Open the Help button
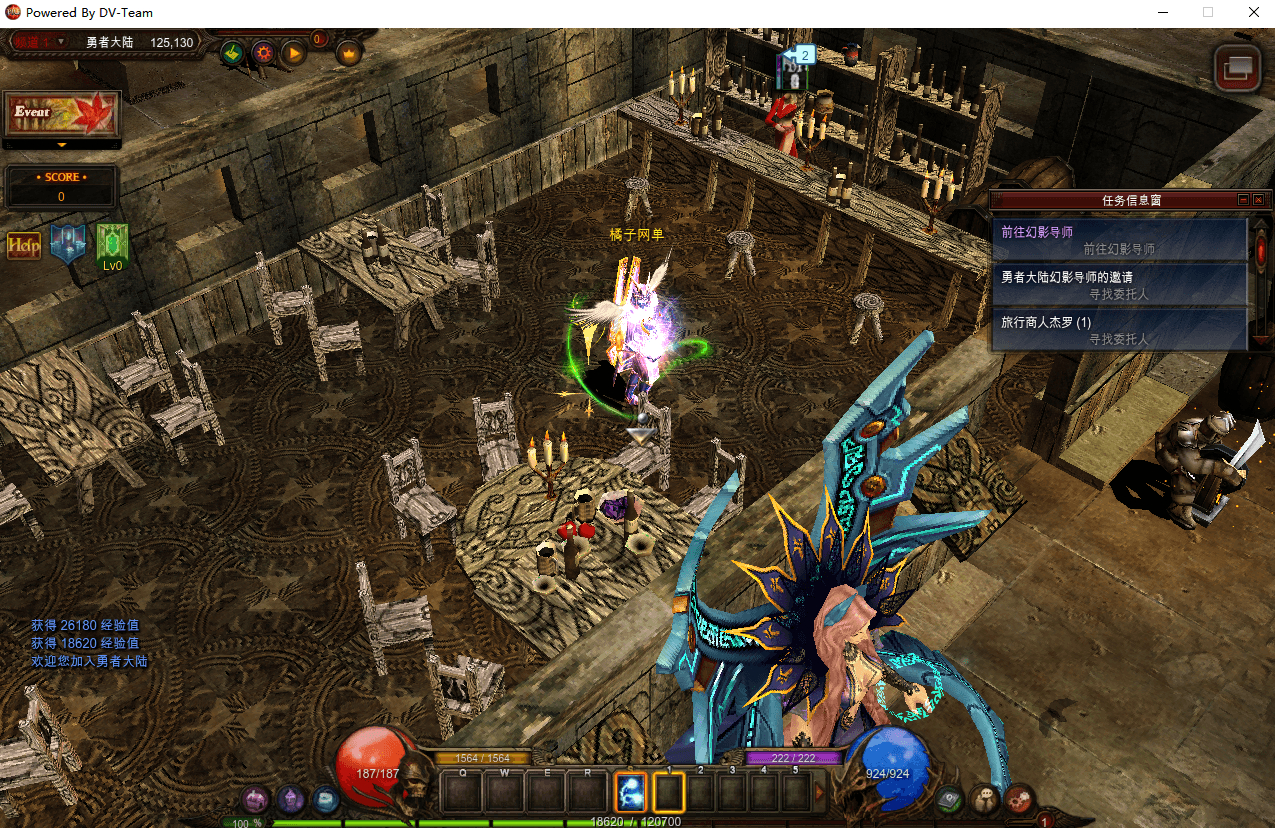Viewport: 1275px width, 828px height. tap(24, 245)
